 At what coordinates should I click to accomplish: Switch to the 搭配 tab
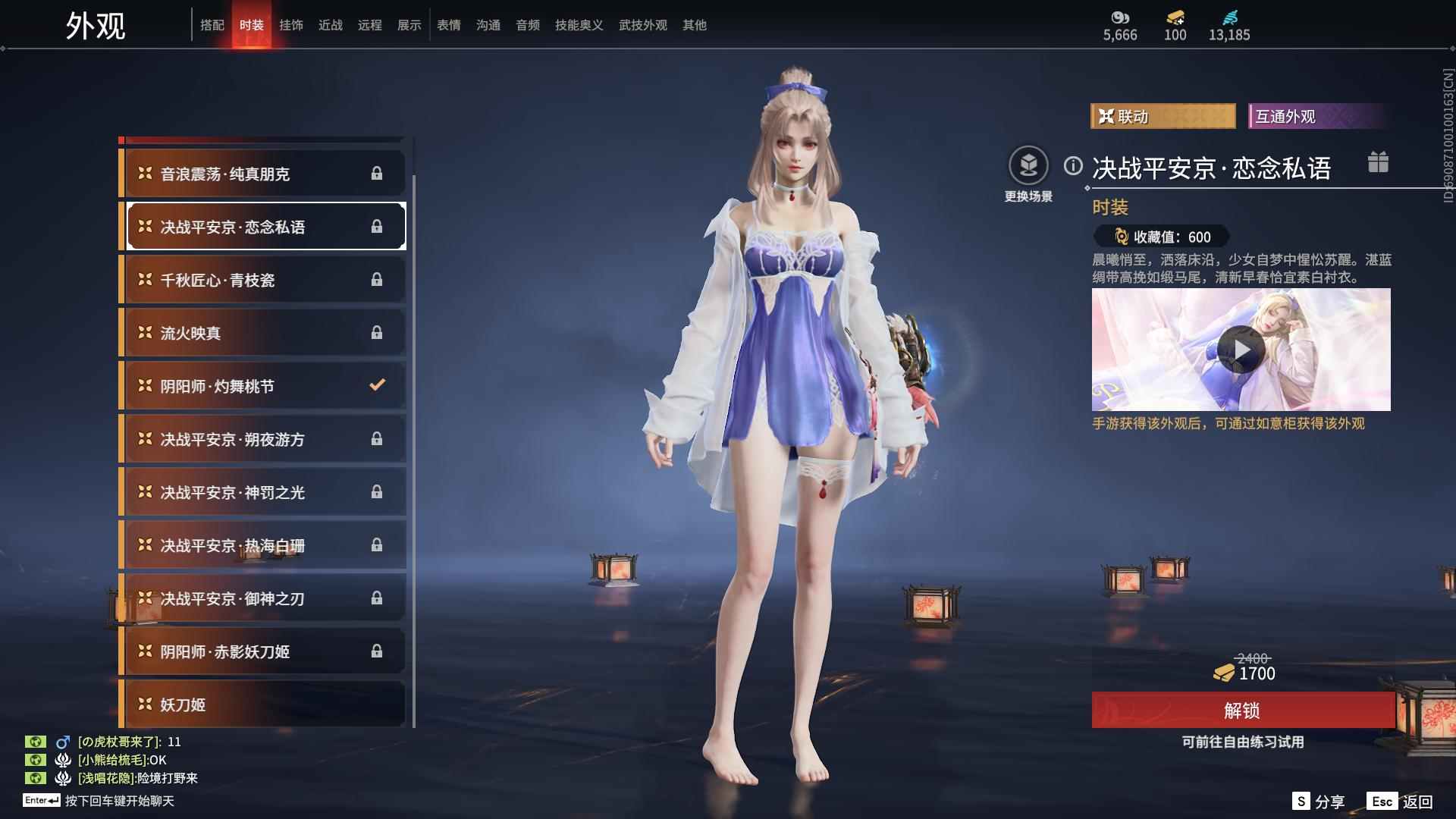(x=212, y=25)
